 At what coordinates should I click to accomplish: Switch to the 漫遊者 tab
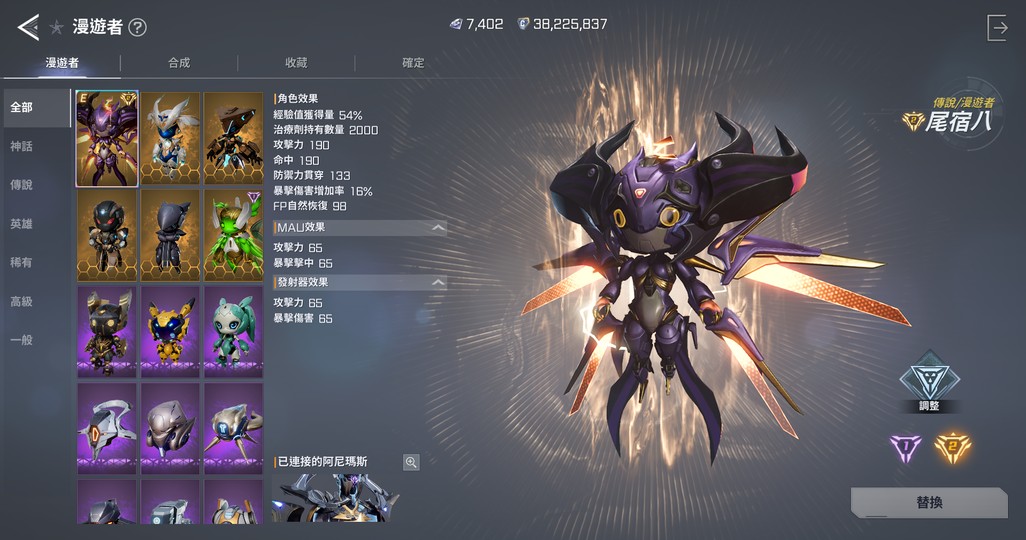click(x=62, y=63)
